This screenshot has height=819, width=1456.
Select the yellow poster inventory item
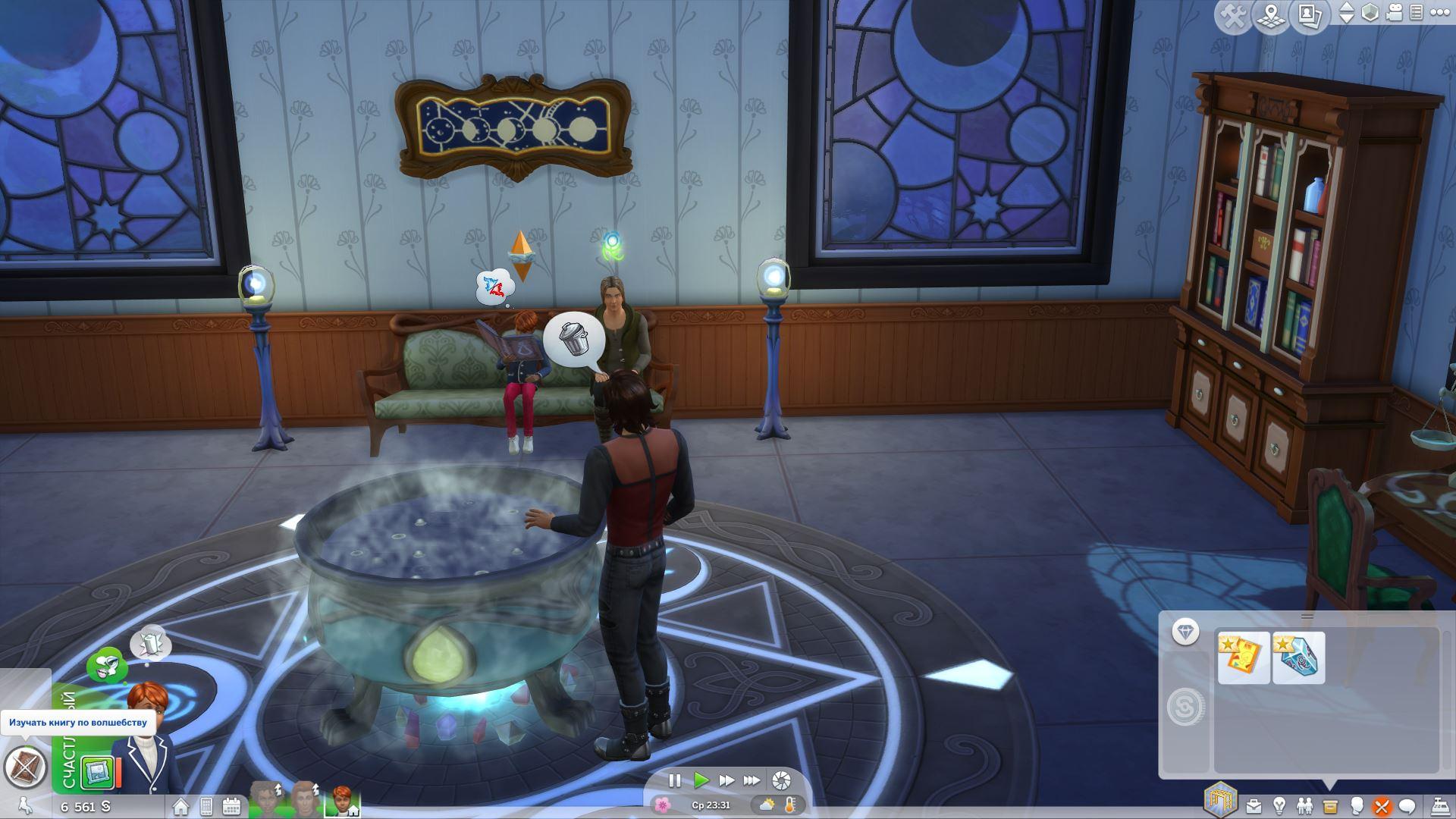pos(1244,657)
